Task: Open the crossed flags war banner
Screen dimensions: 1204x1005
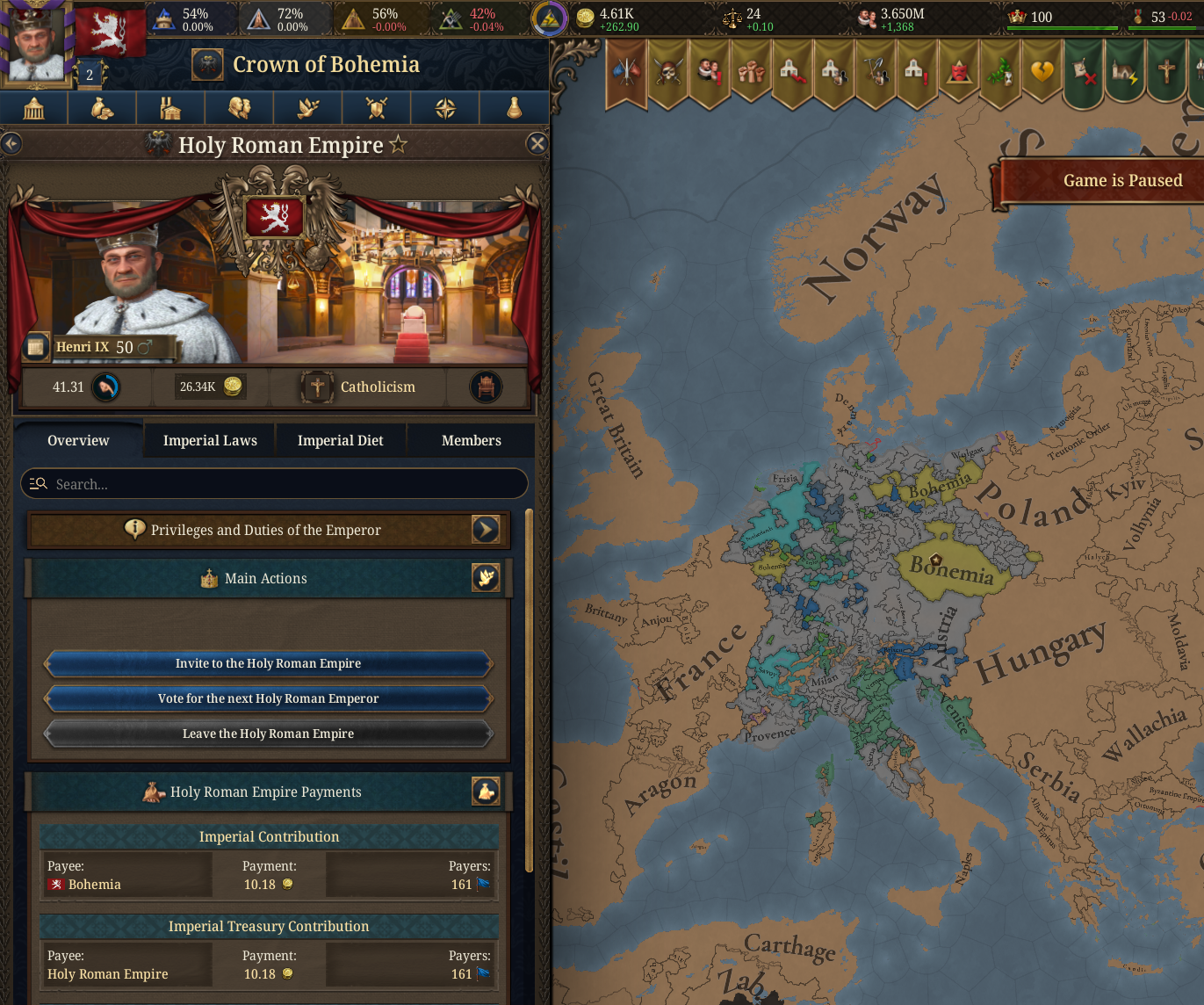Action: [626, 72]
